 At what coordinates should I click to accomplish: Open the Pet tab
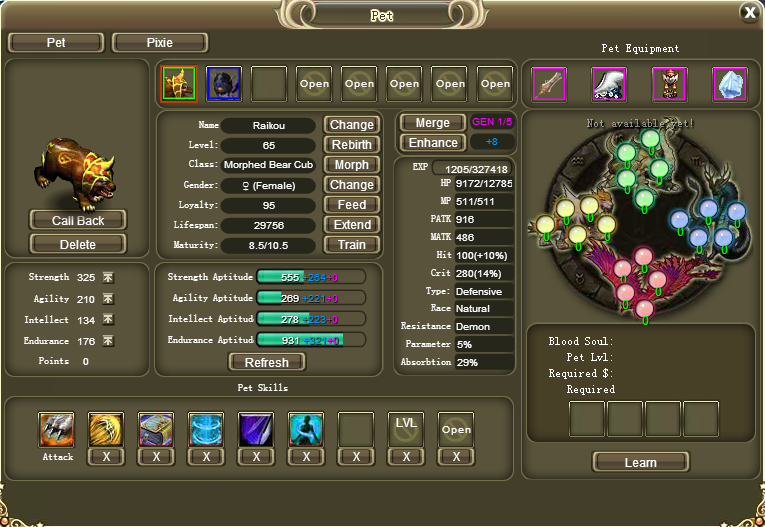(x=56, y=43)
